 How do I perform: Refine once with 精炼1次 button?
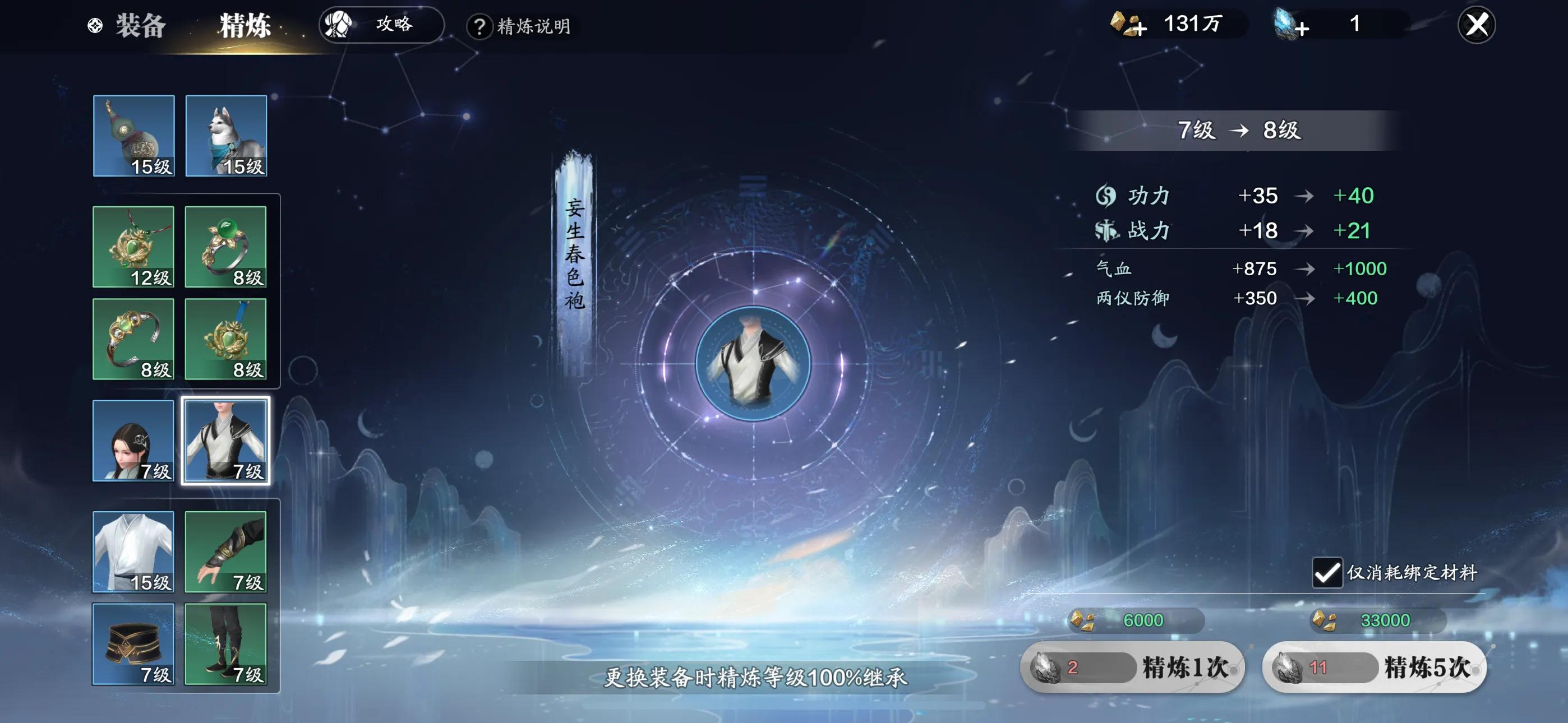click(x=1133, y=667)
